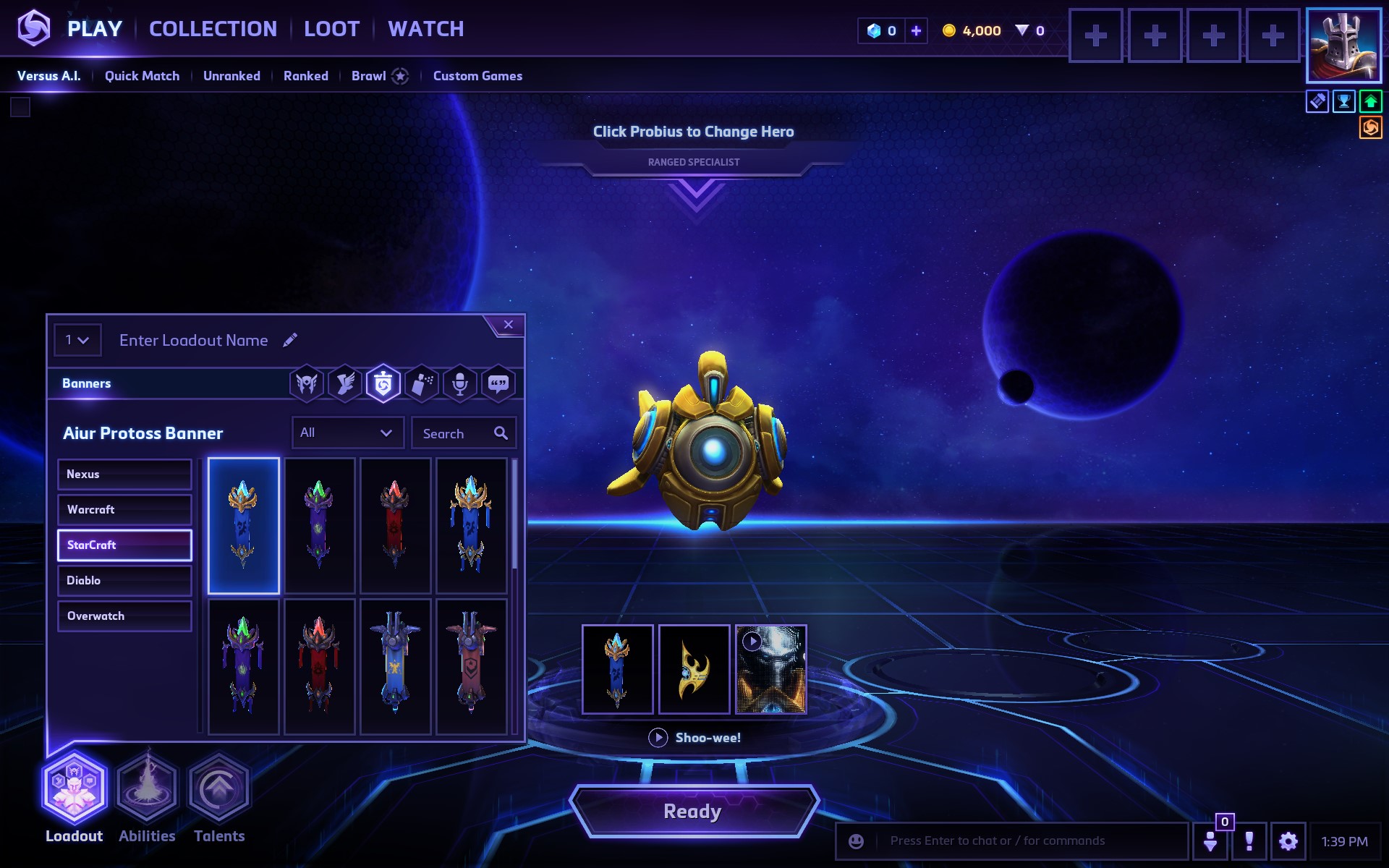This screenshot has height=868, width=1389.
Task: Edit loadout name with pencil icon
Action: tap(290, 340)
